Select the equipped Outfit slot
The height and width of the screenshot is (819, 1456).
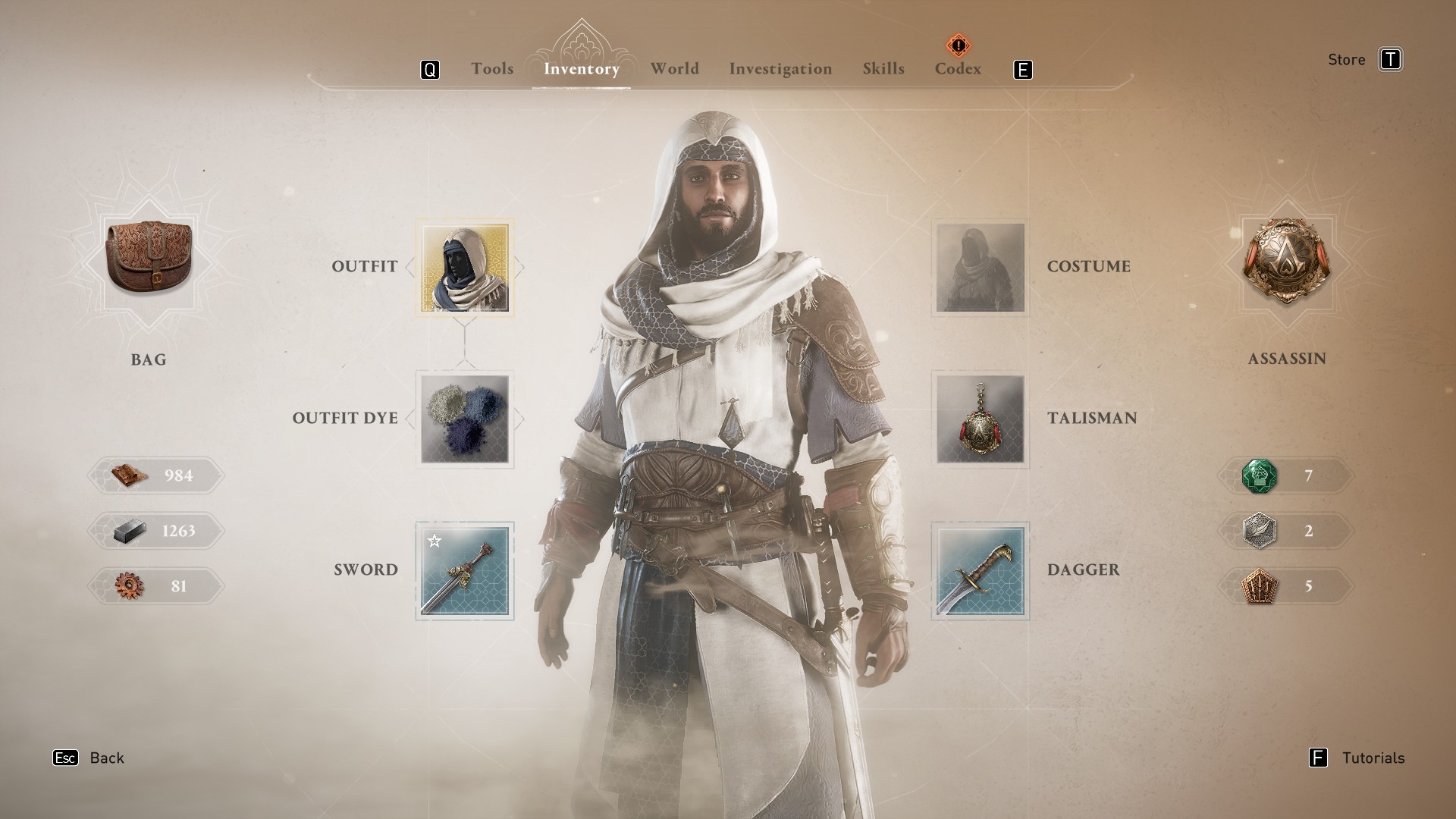[465, 268]
